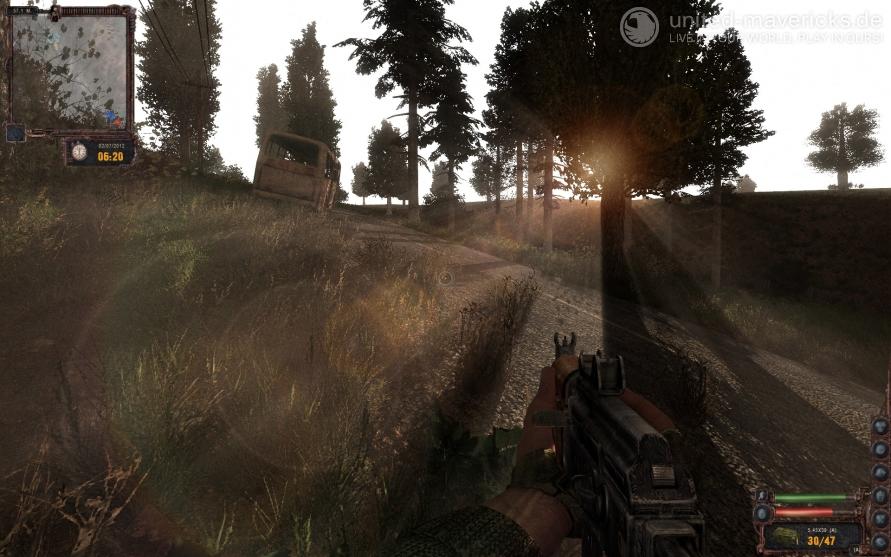This screenshot has width=891, height=557.
Task: Click the ammo type icon beside 30/47
Action: tap(783, 538)
